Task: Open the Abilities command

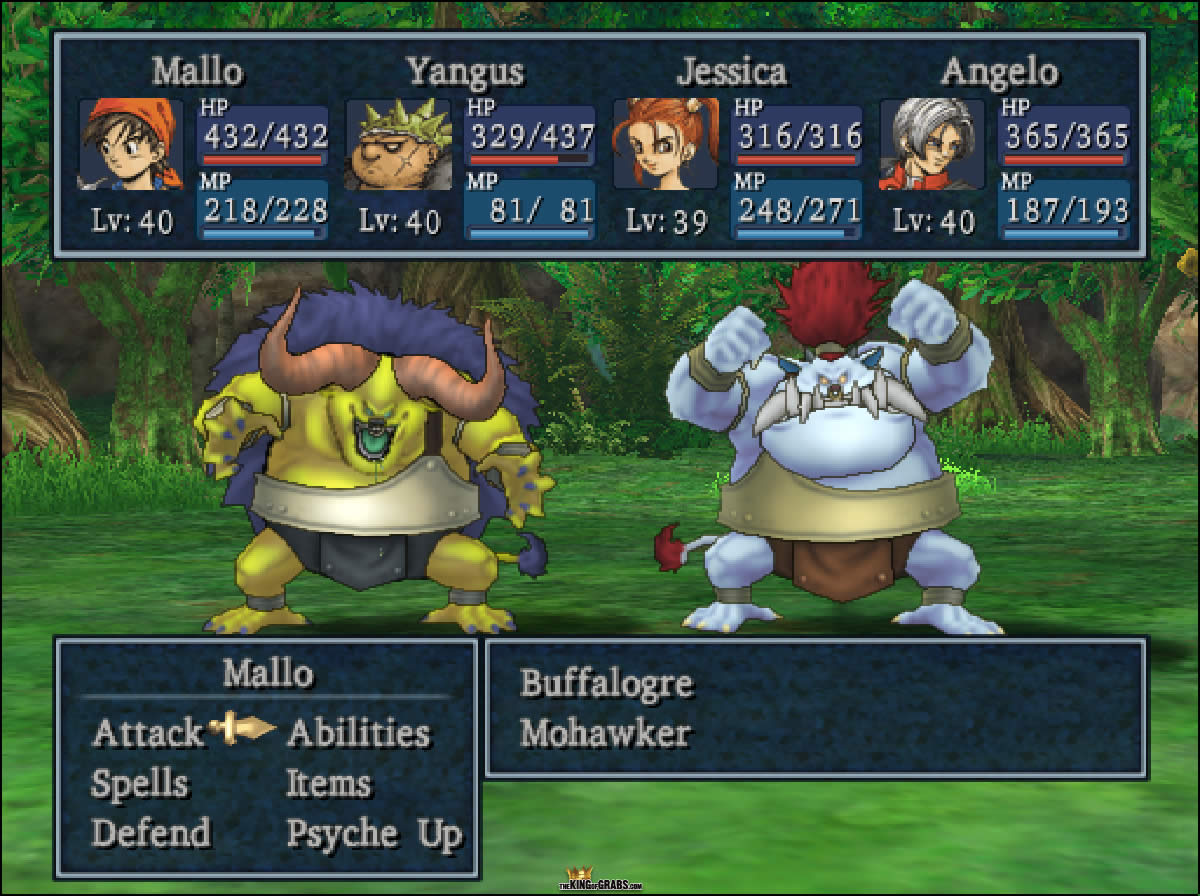Action: 358,733
